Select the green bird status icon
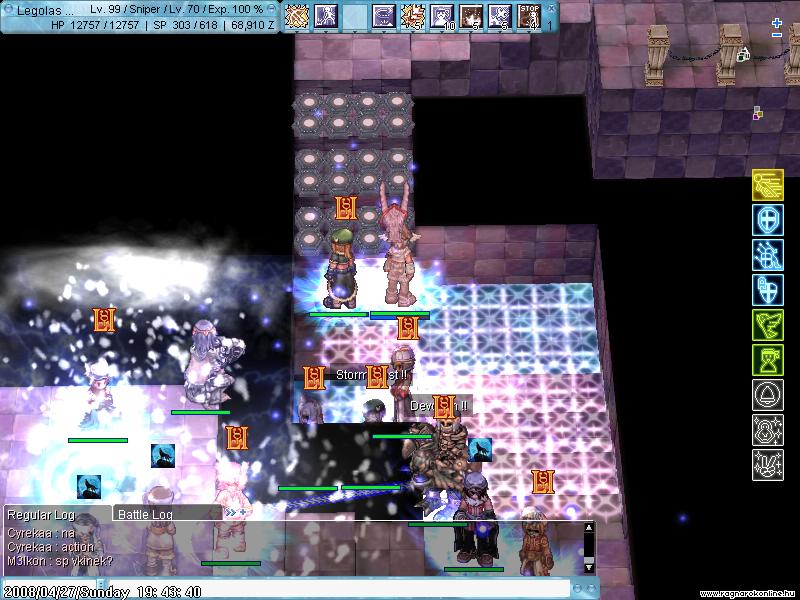 click(767, 325)
